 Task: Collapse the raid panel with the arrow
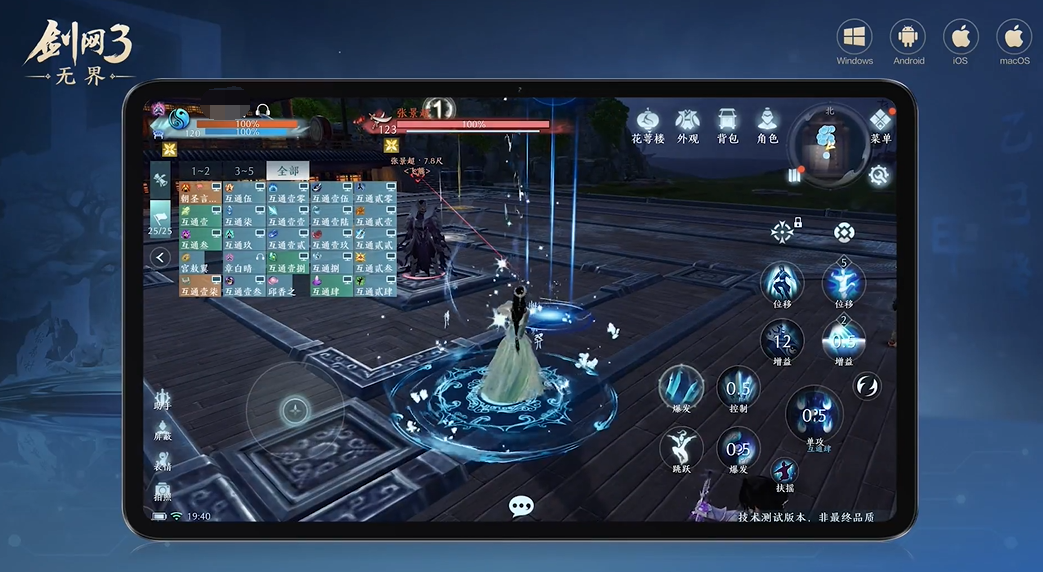point(160,258)
